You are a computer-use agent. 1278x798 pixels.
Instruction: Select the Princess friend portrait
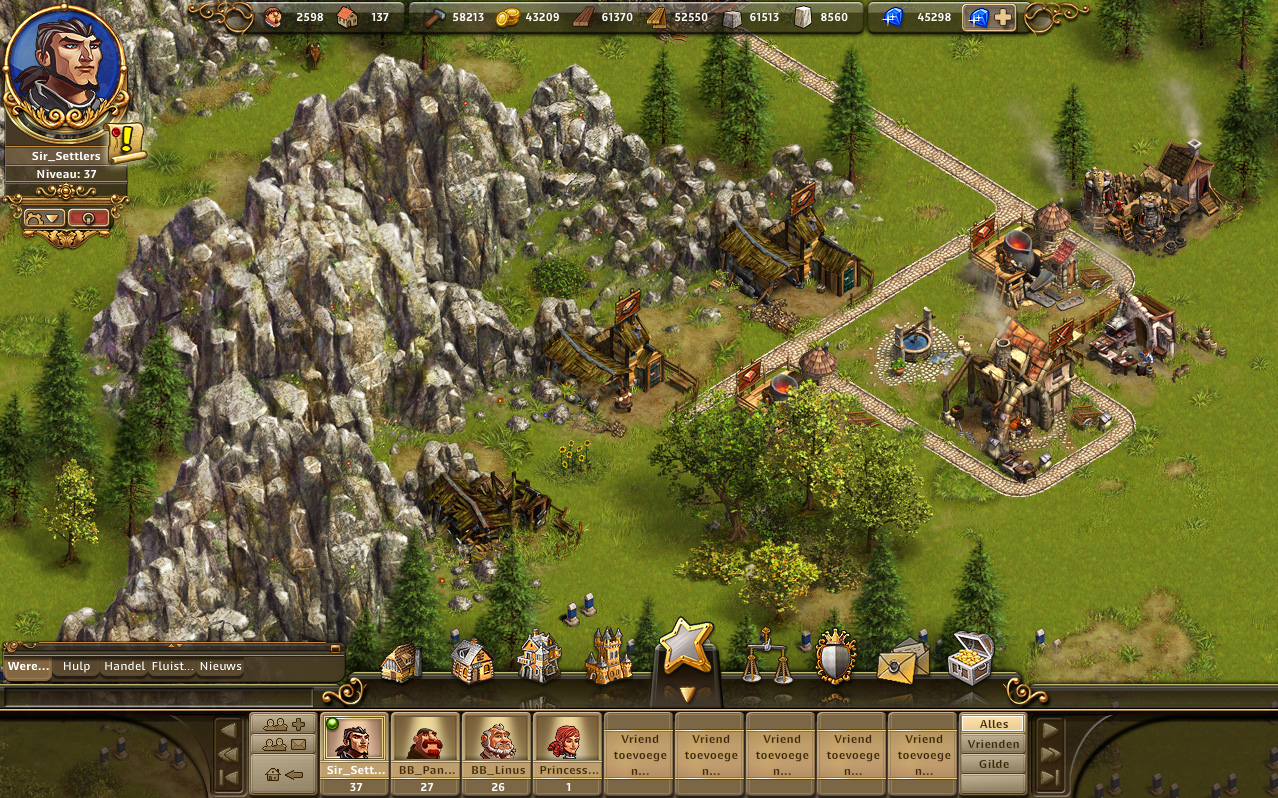point(567,745)
